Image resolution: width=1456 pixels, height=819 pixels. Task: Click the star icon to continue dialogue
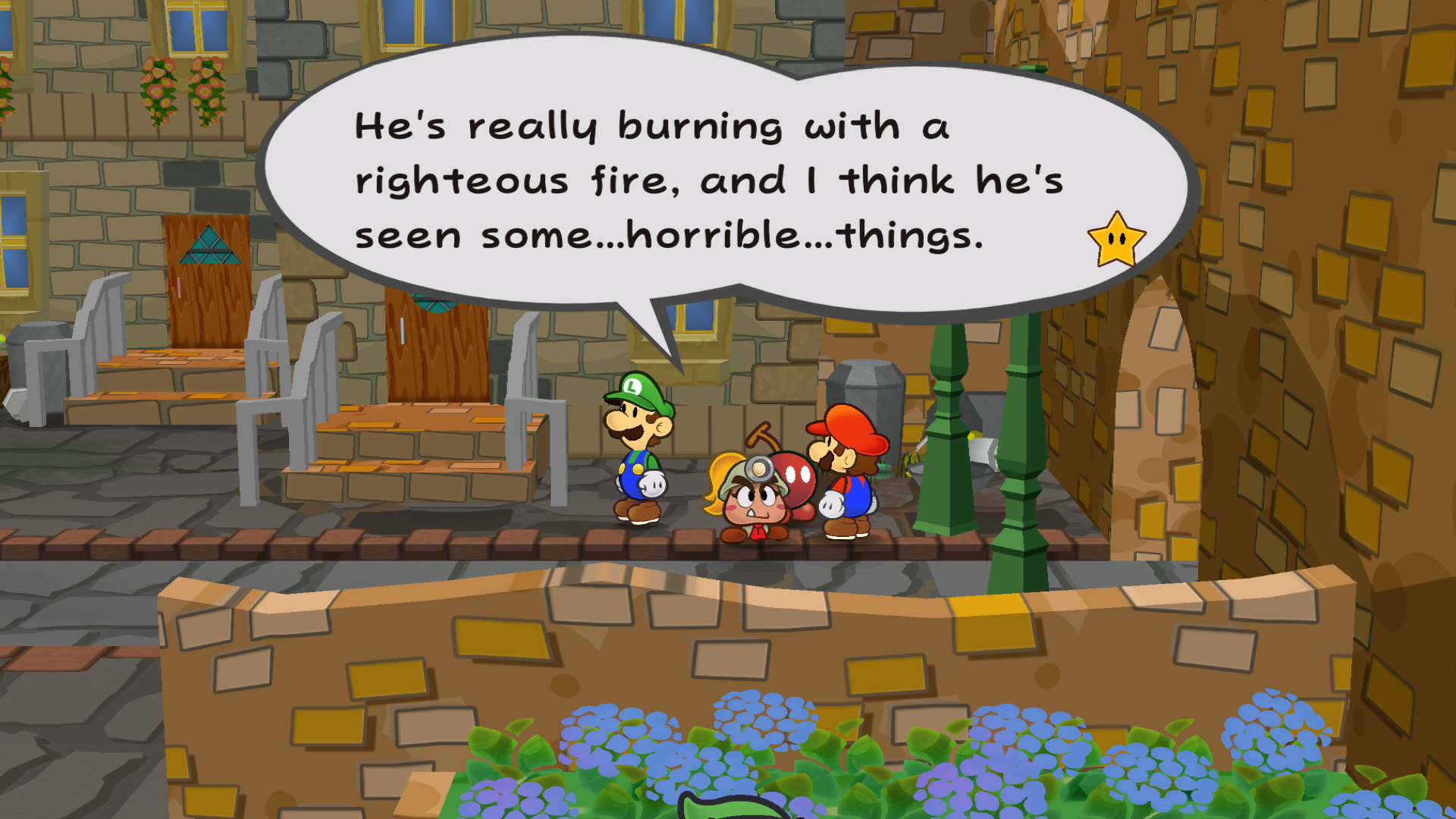point(1116,240)
